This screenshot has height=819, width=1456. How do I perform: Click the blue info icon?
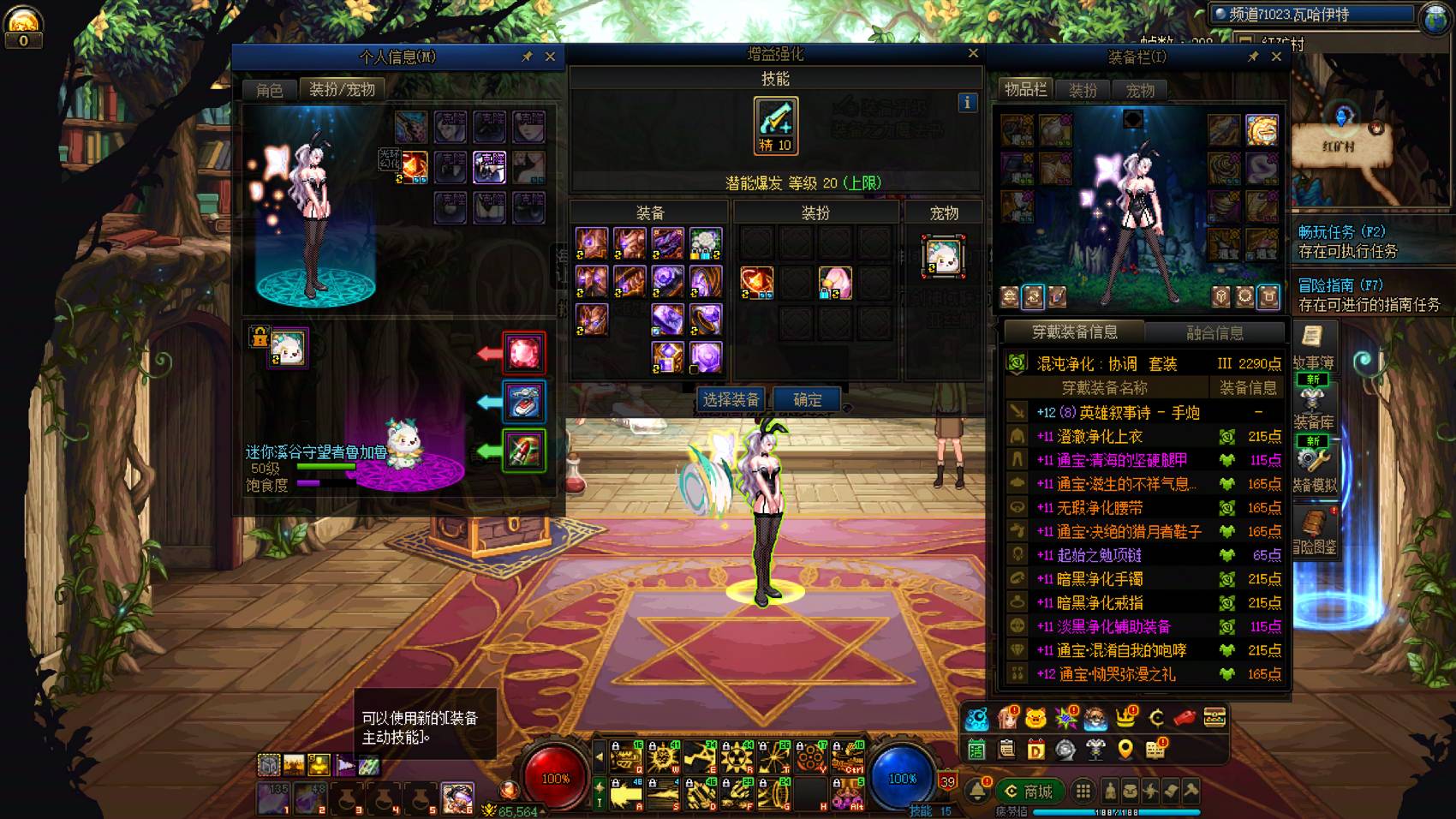pos(967,103)
